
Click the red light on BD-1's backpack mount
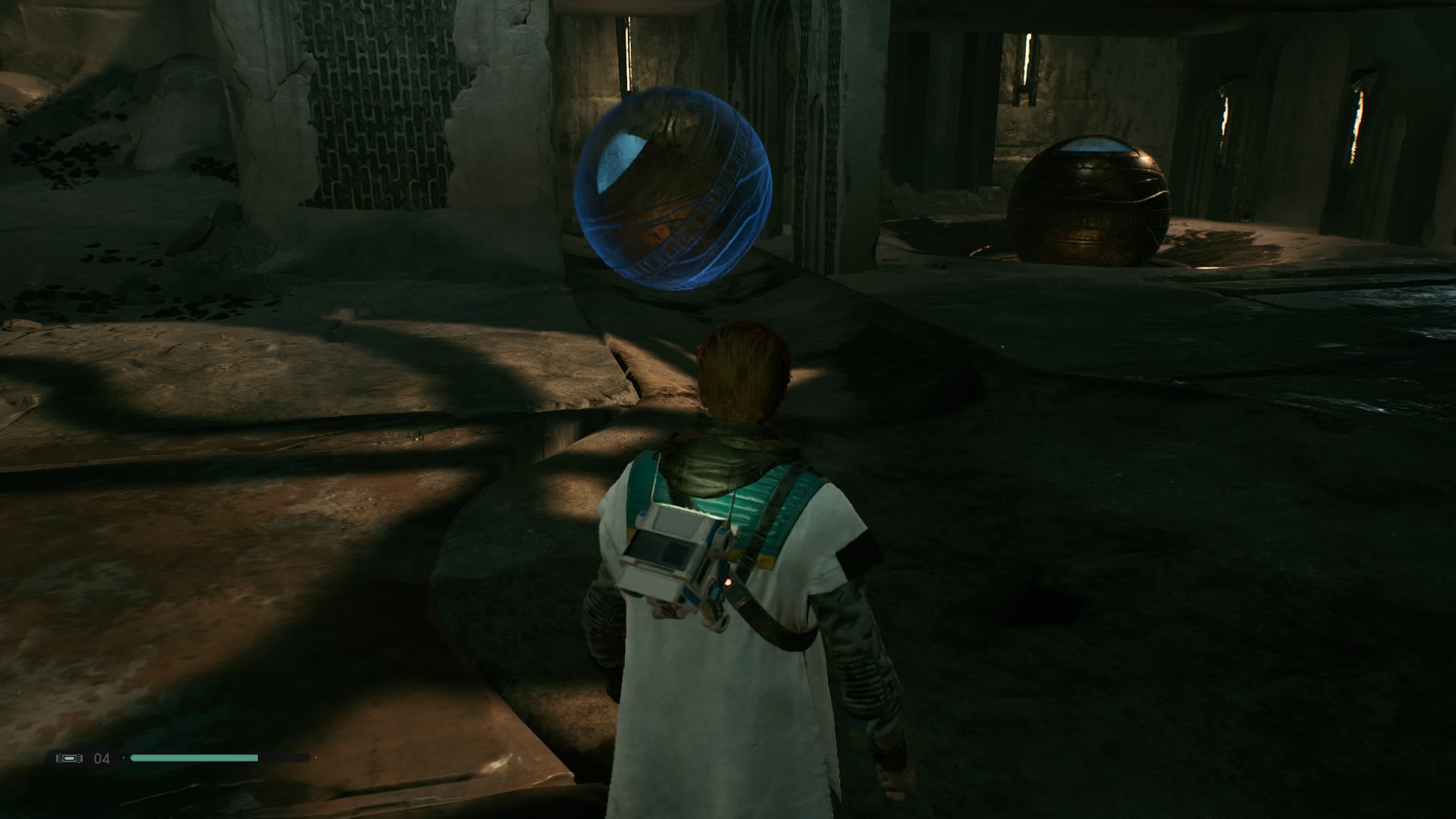tap(727, 582)
